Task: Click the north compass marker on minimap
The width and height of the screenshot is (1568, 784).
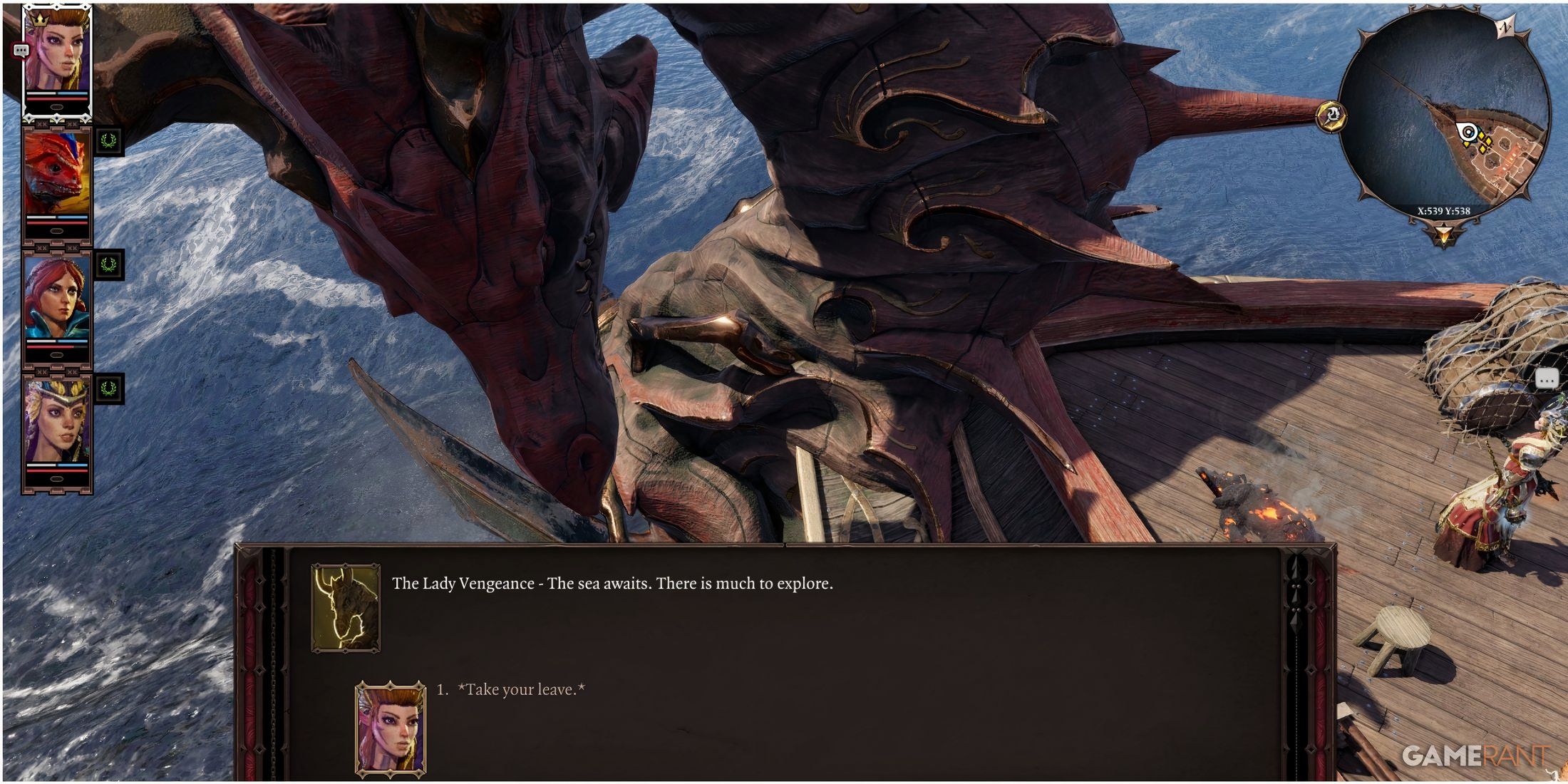Action: 1505,28
